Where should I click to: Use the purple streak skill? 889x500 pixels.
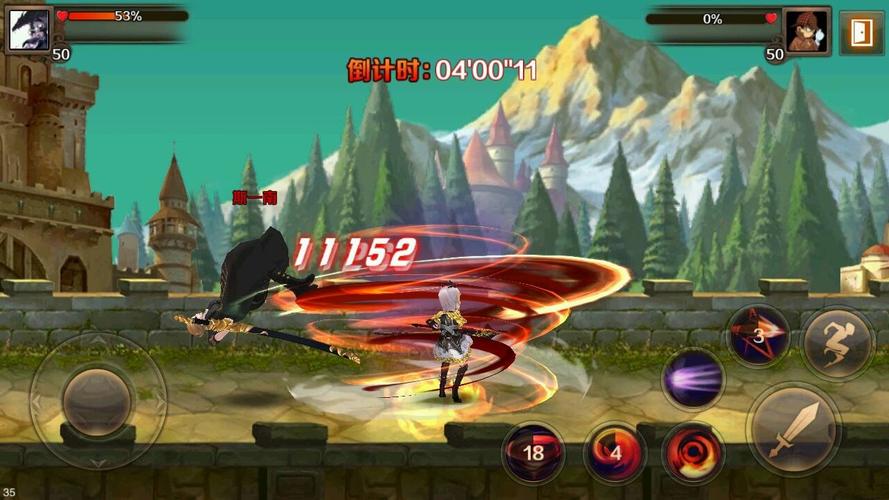point(693,380)
